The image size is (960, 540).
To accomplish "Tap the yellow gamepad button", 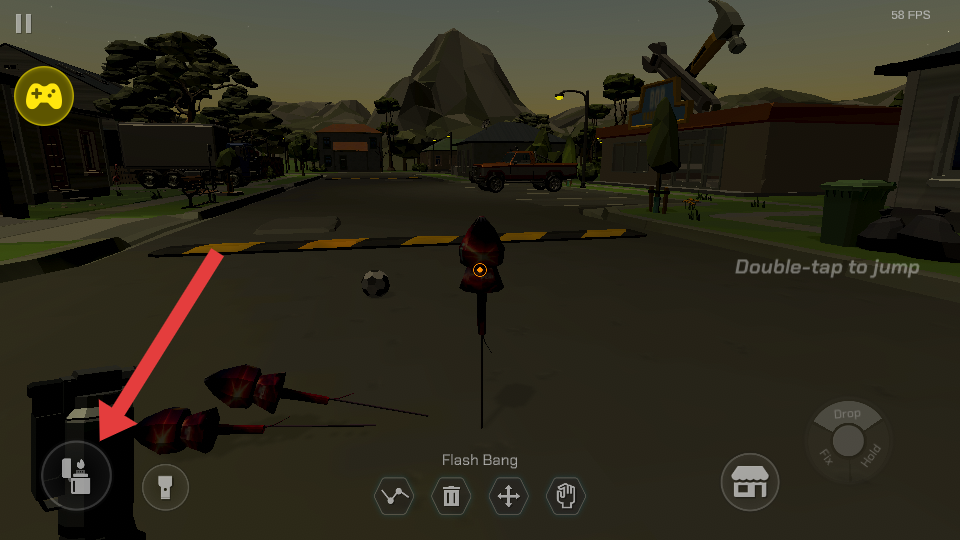I will [x=44, y=96].
